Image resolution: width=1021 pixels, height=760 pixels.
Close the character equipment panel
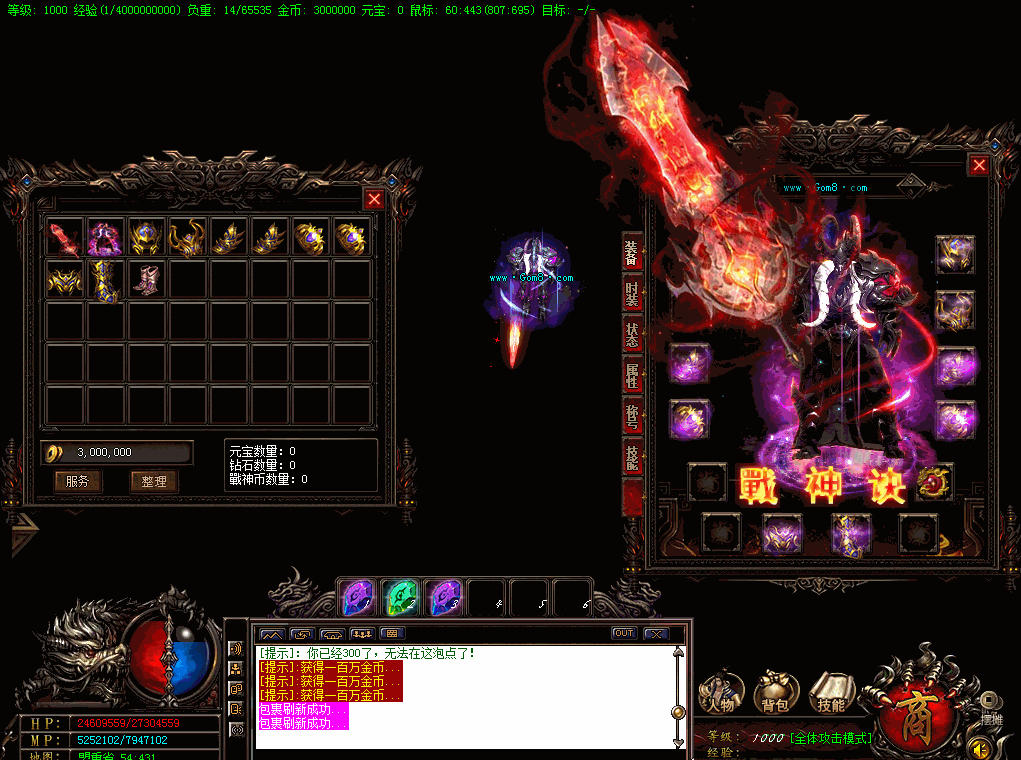click(979, 166)
